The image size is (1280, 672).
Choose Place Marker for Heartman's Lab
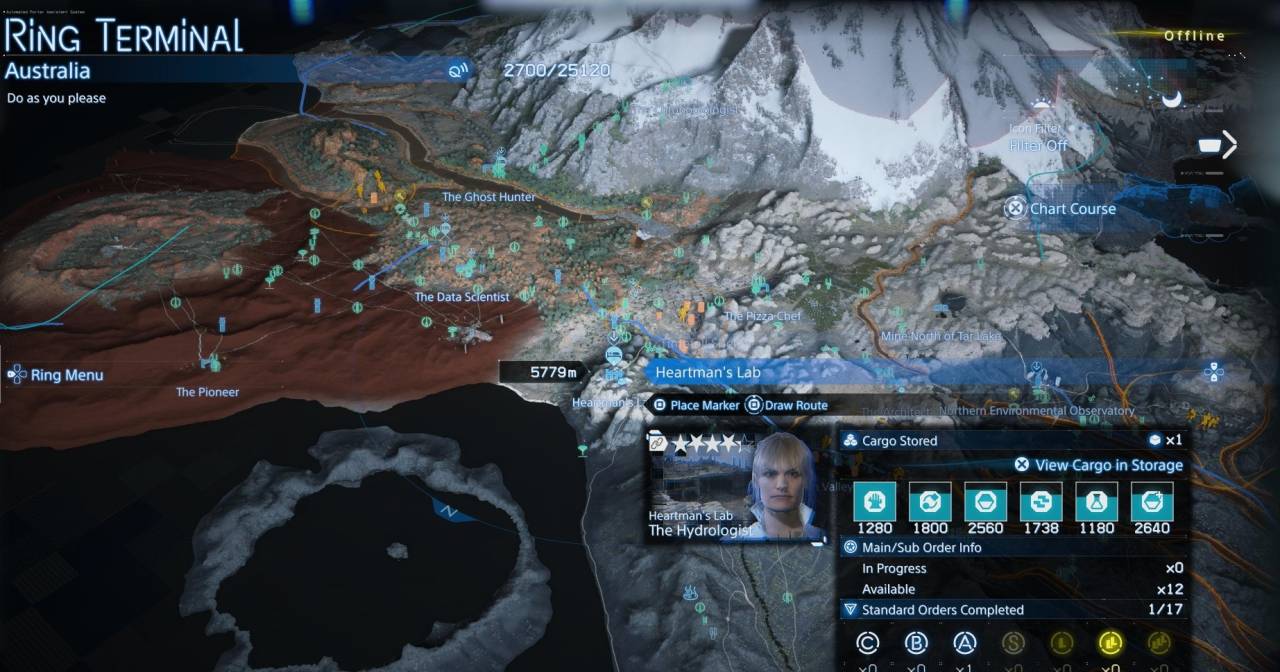click(x=696, y=405)
